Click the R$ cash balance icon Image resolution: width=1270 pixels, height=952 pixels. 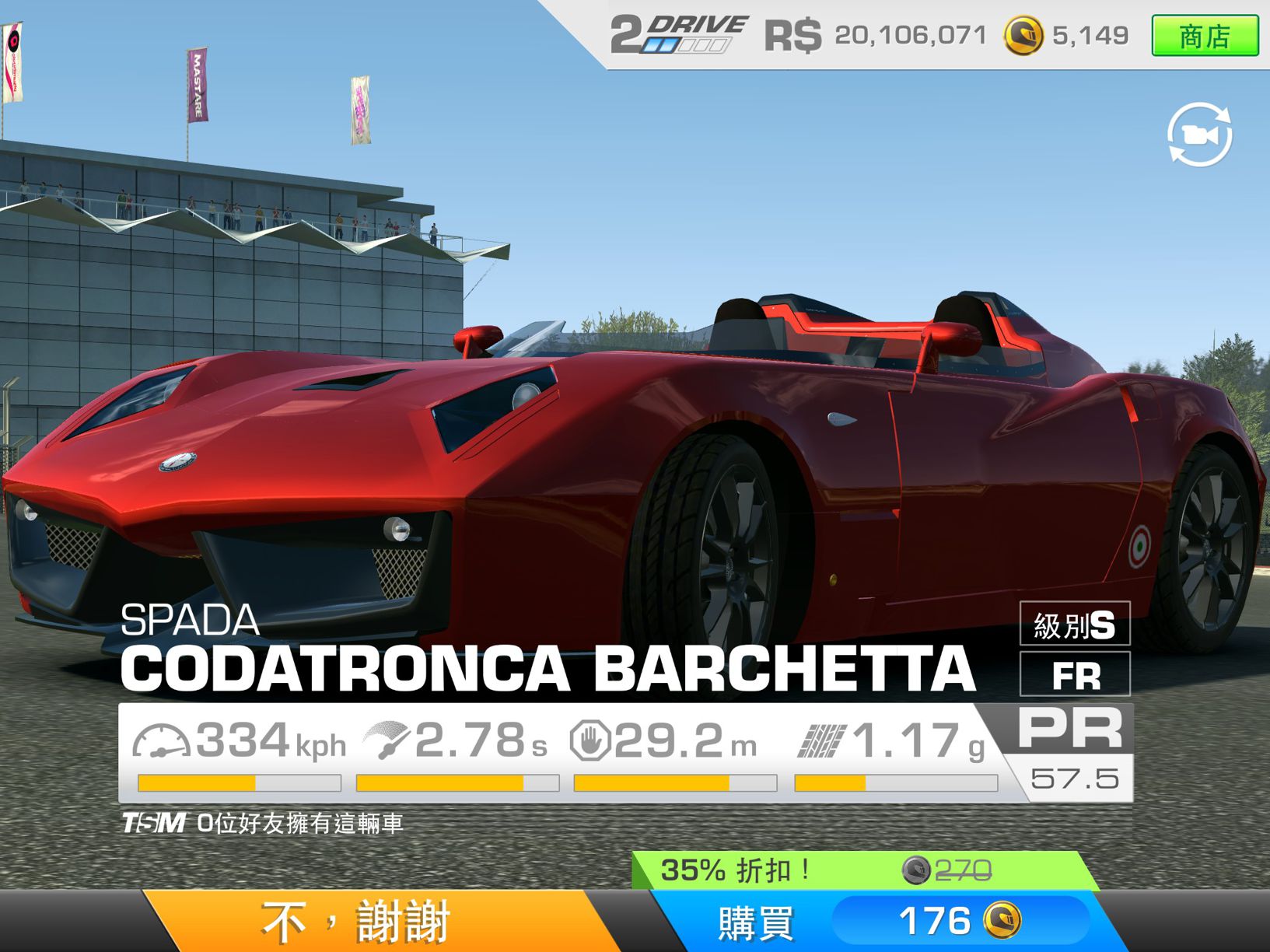click(x=790, y=33)
